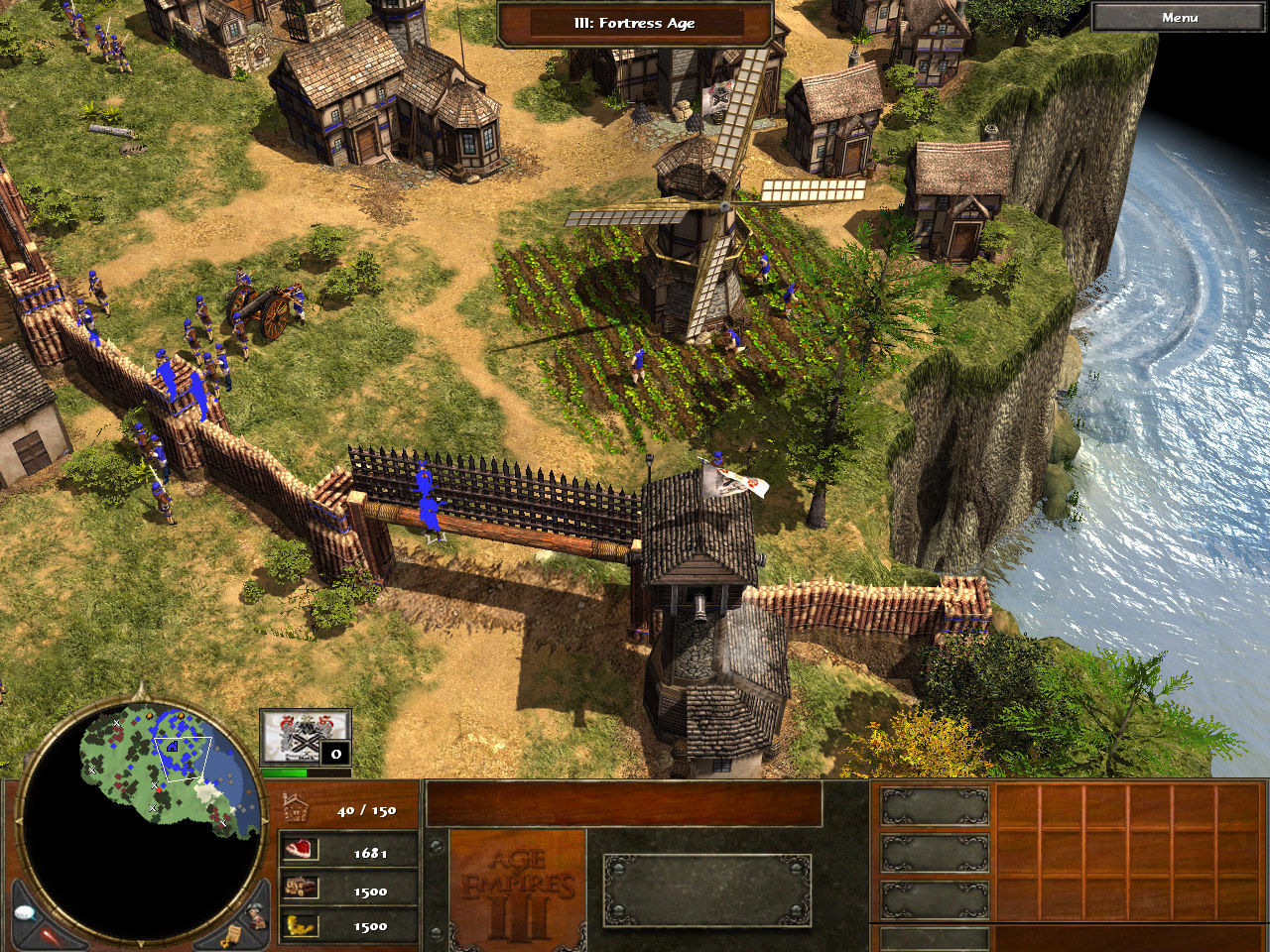Open the scroll and key objectives icon
This screenshot has width=1270, height=952.
tap(232, 935)
